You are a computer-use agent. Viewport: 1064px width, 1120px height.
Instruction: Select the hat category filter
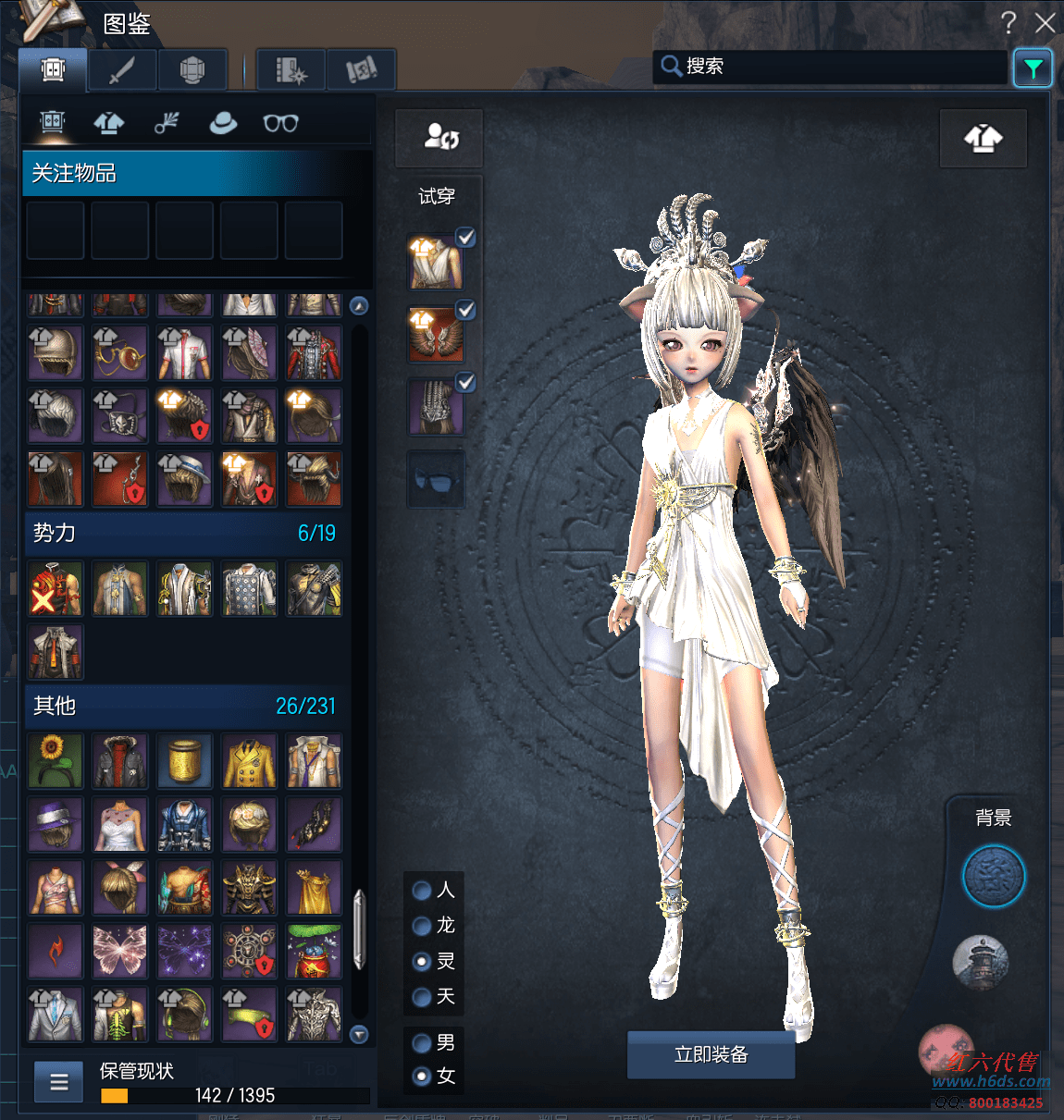(x=223, y=123)
